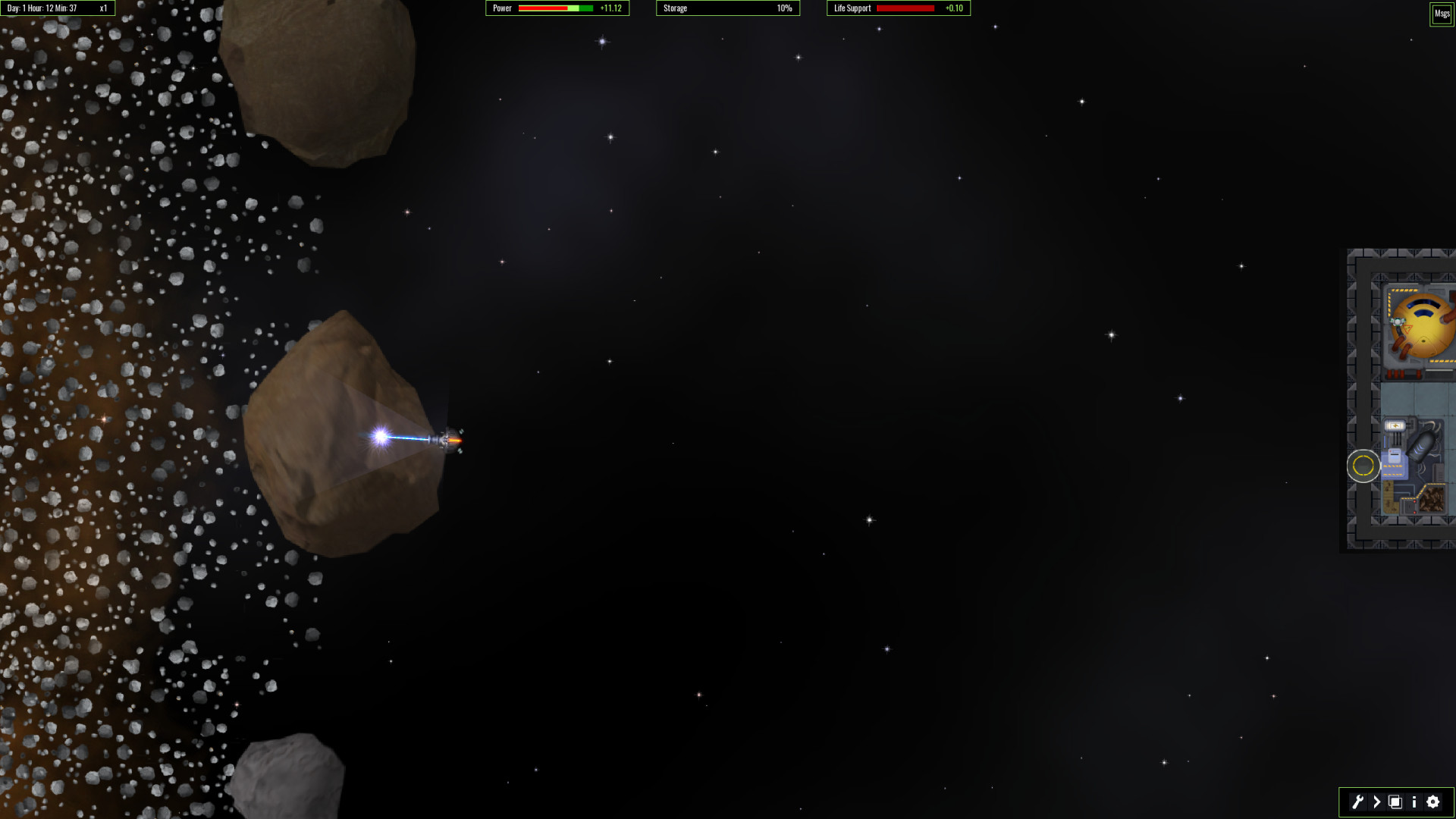Click the overlapping squares overlay icon
This screenshot has width=1456, height=819.
pos(1395,802)
